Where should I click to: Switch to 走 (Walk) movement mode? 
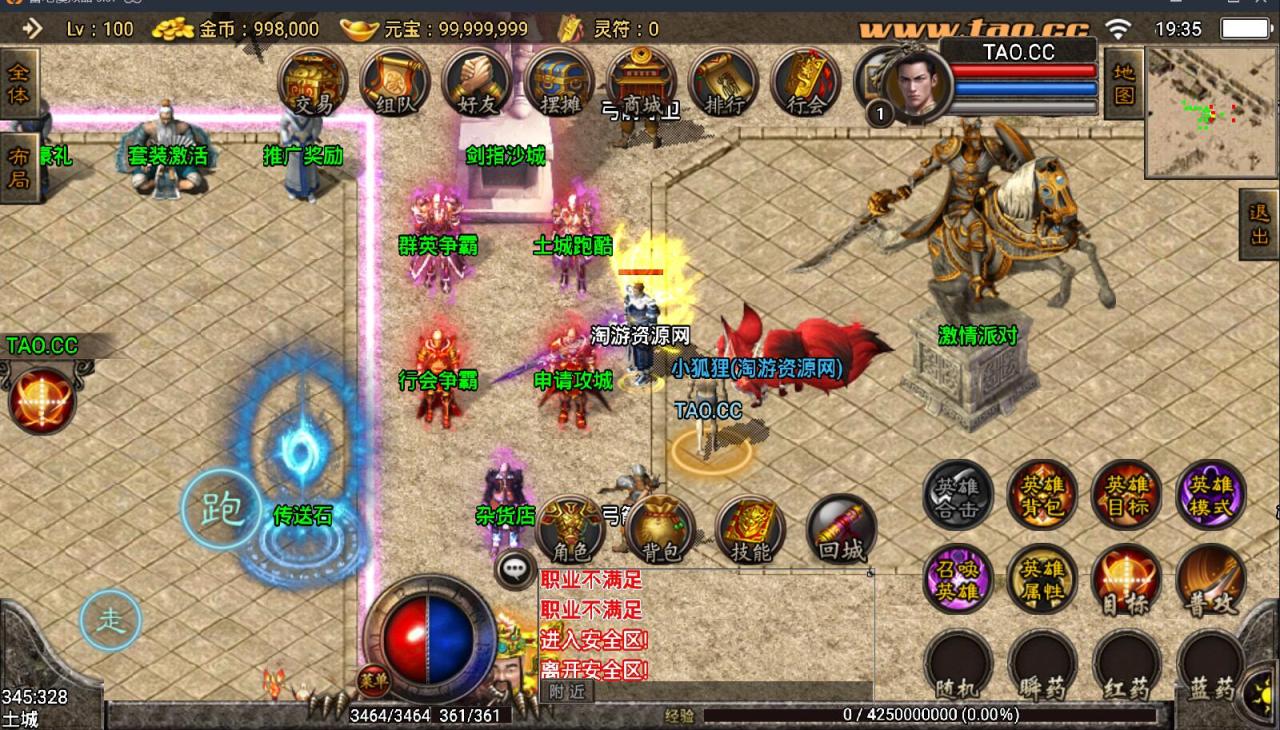[110, 620]
